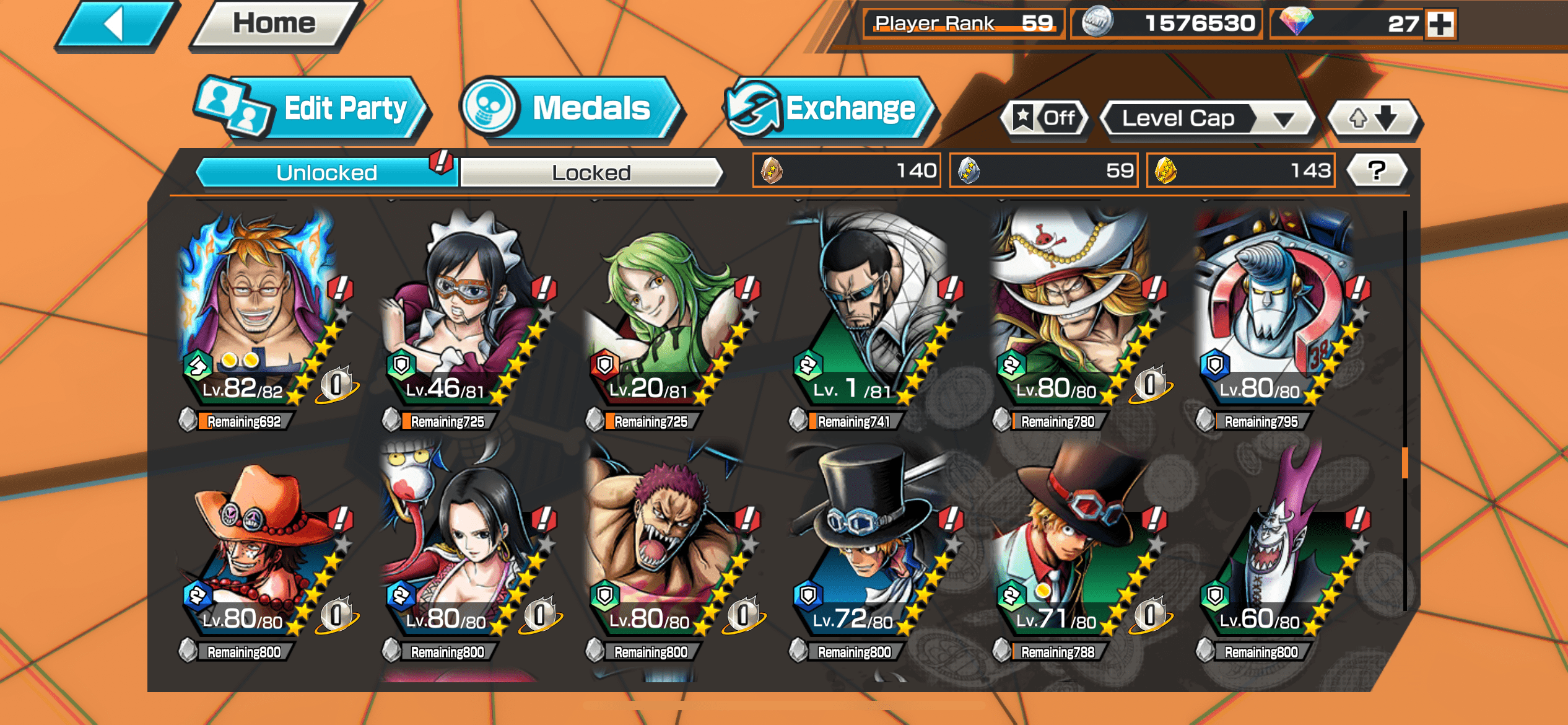Choose the Lv.46 maid with goggles character

coord(460,310)
